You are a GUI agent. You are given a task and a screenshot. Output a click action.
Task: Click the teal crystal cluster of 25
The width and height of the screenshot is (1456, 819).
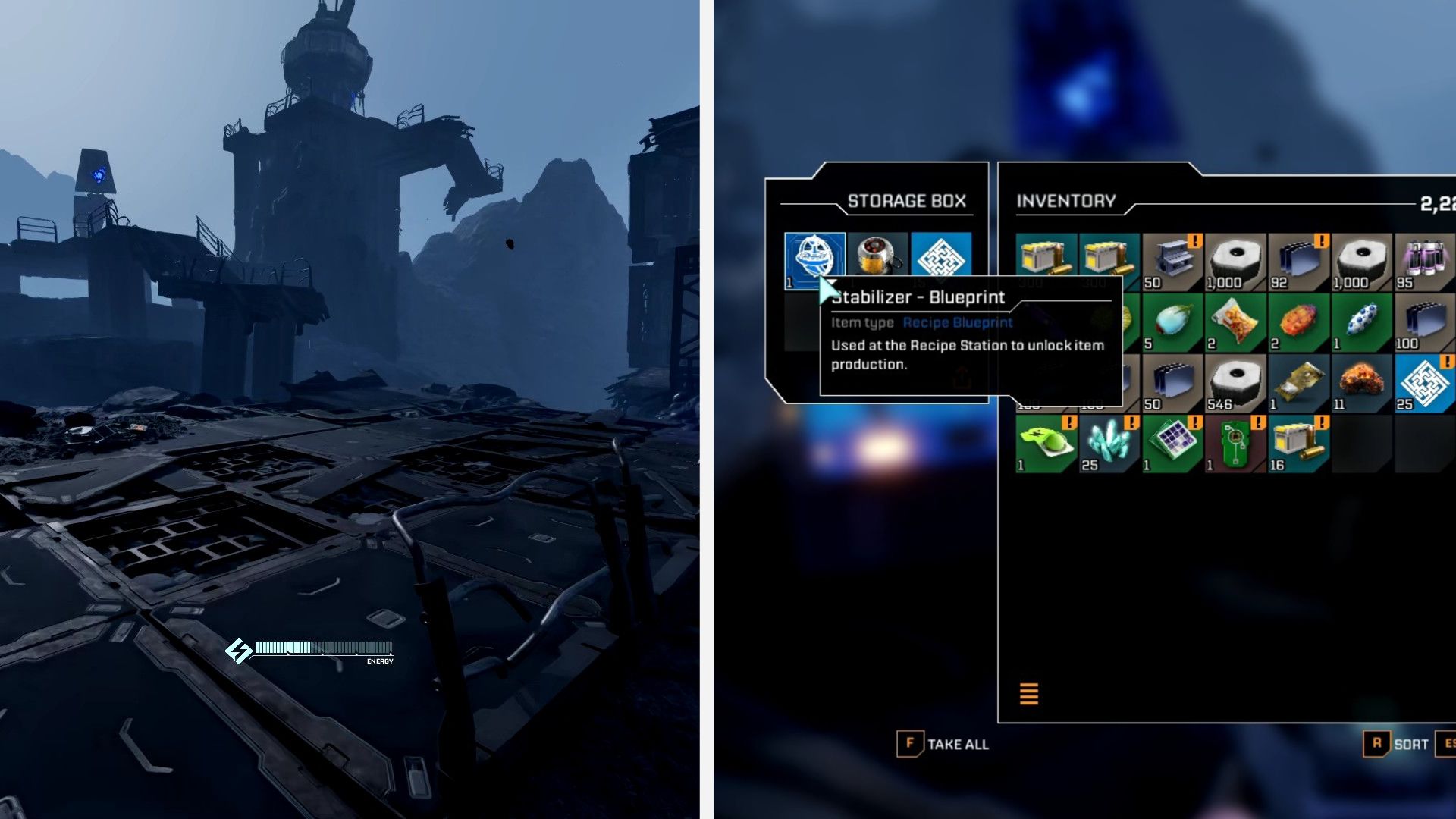pos(1108,444)
